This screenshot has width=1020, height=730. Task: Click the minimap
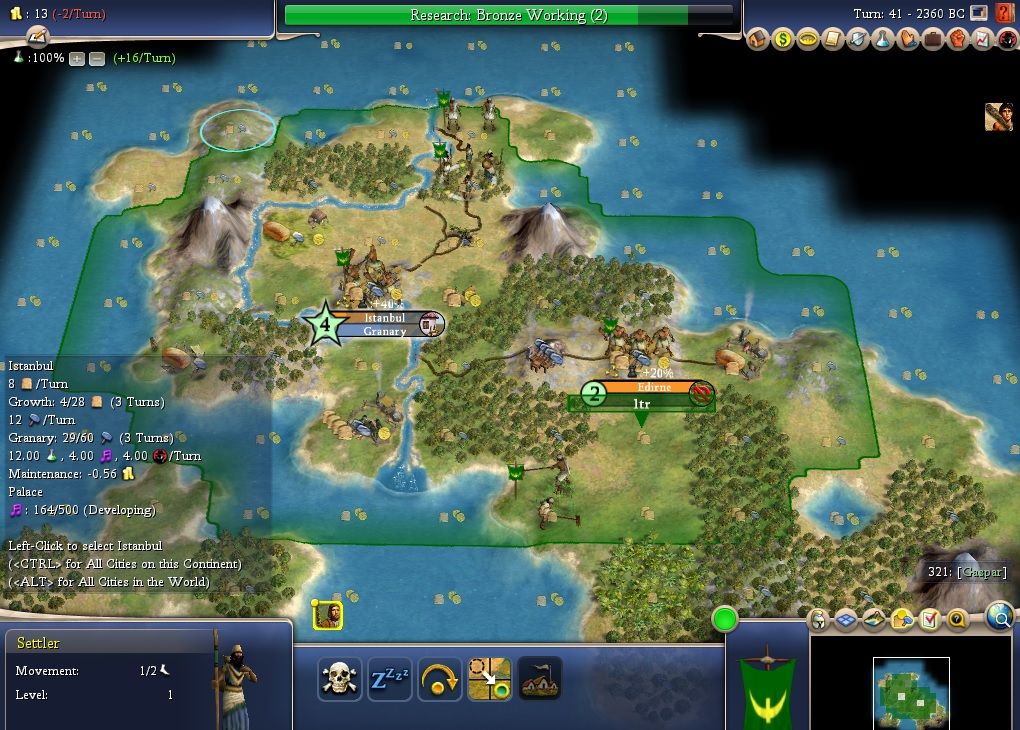pyautogui.click(x=911, y=692)
